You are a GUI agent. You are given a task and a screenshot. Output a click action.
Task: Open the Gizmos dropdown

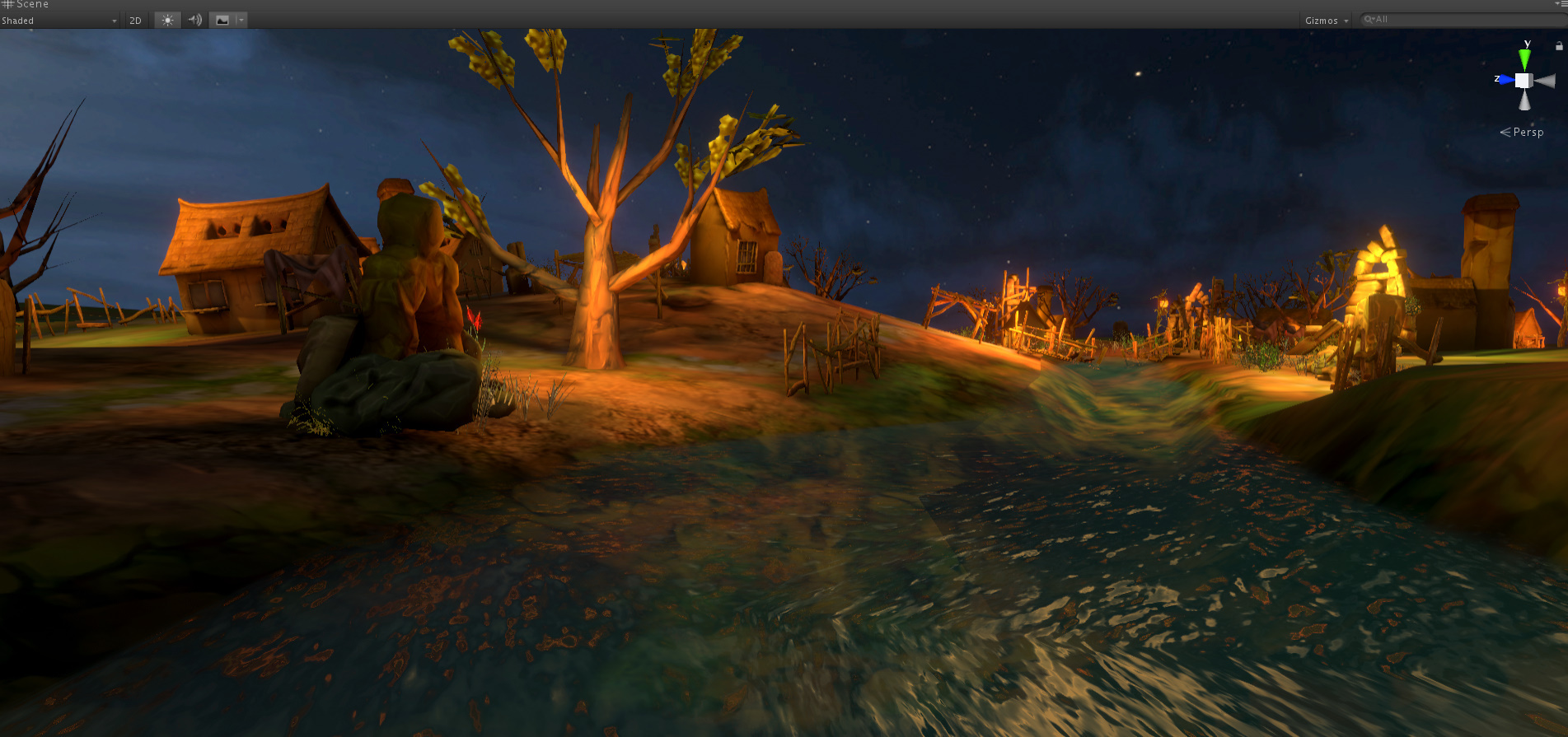(x=1325, y=20)
